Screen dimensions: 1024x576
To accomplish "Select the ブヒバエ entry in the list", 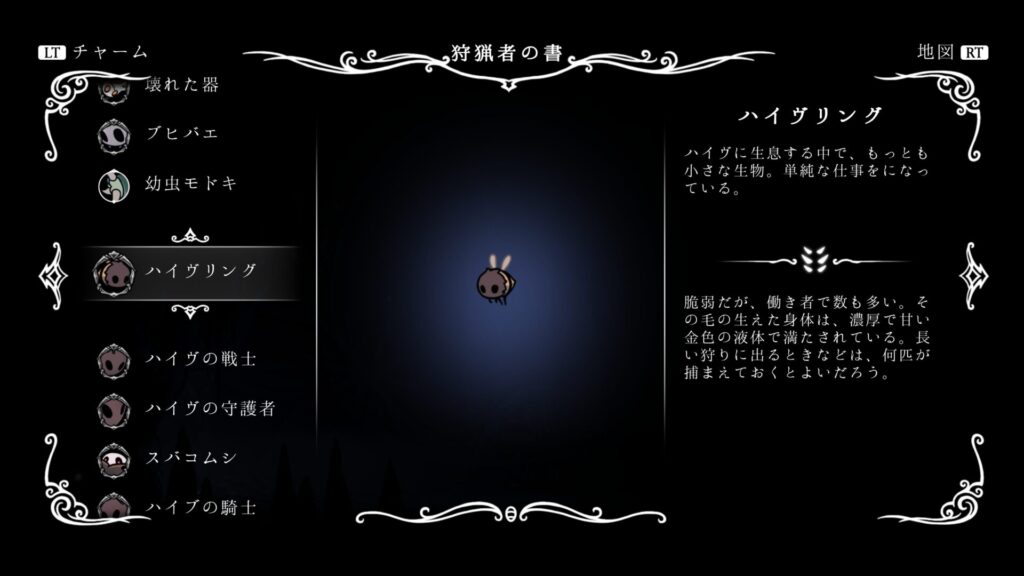I will [x=180, y=133].
